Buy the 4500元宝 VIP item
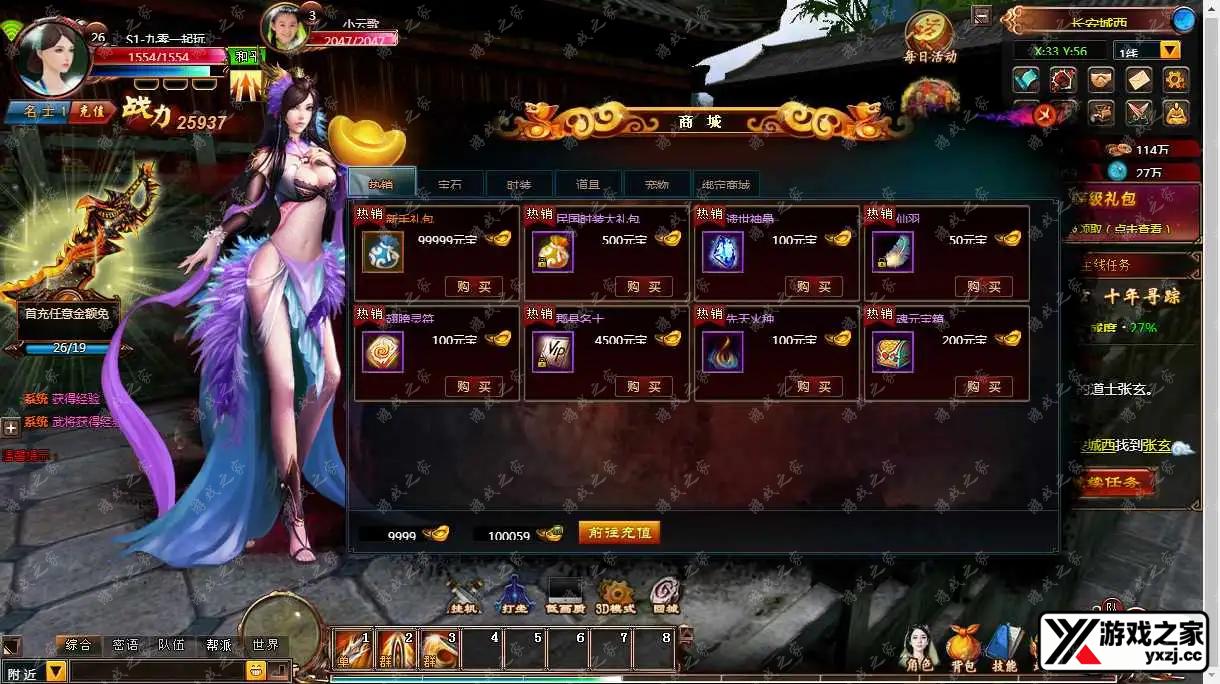This screenshot has width=1220, height=684. [x=643, y=387]
